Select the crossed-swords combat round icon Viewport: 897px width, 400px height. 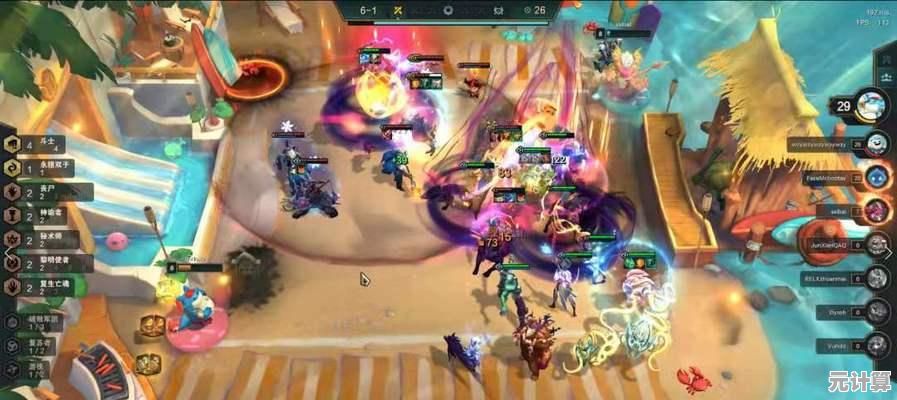tap(396, 11)
